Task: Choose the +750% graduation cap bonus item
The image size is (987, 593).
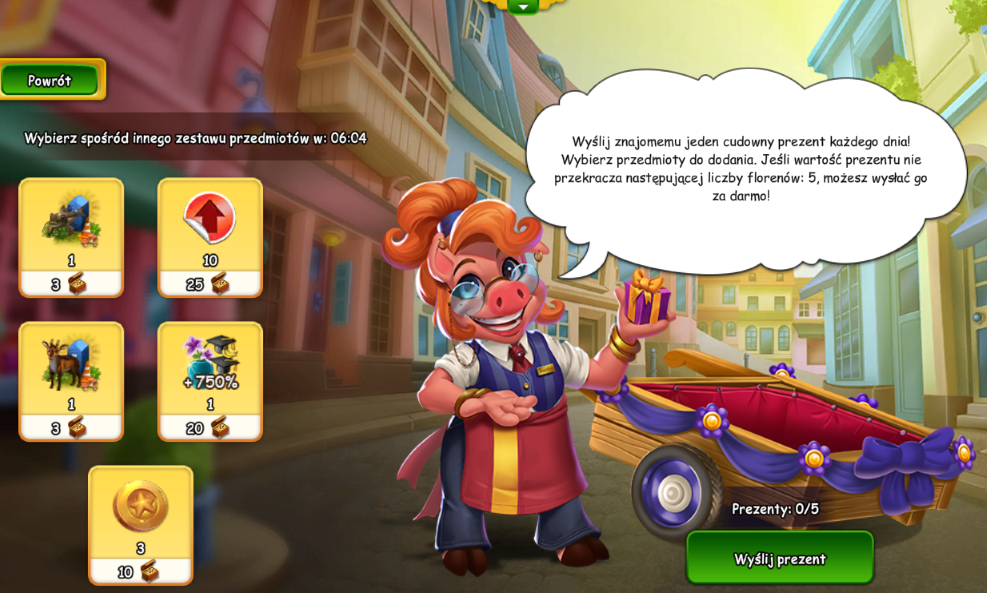Action: [210, 380]
